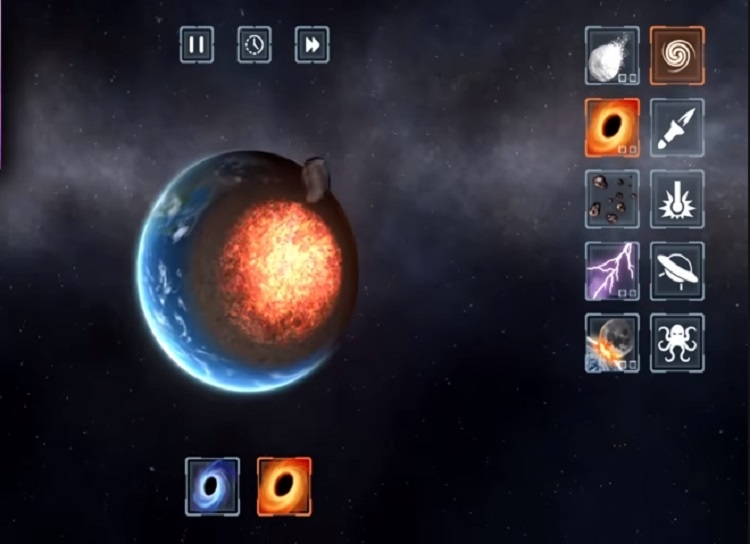The width and height of the screenshot is (750, 544).
Task: Pick the moon collision weapon icon
Action: (612, 343)
